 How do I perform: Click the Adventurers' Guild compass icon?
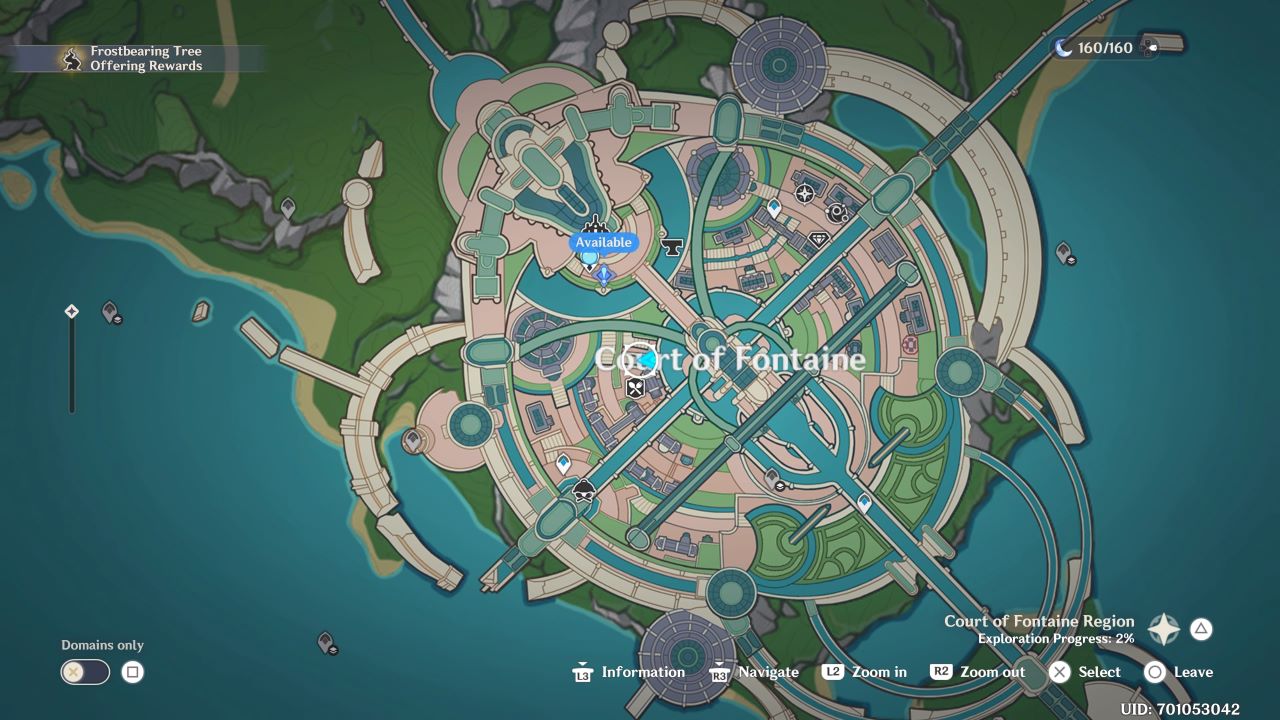tap(805, 192)
